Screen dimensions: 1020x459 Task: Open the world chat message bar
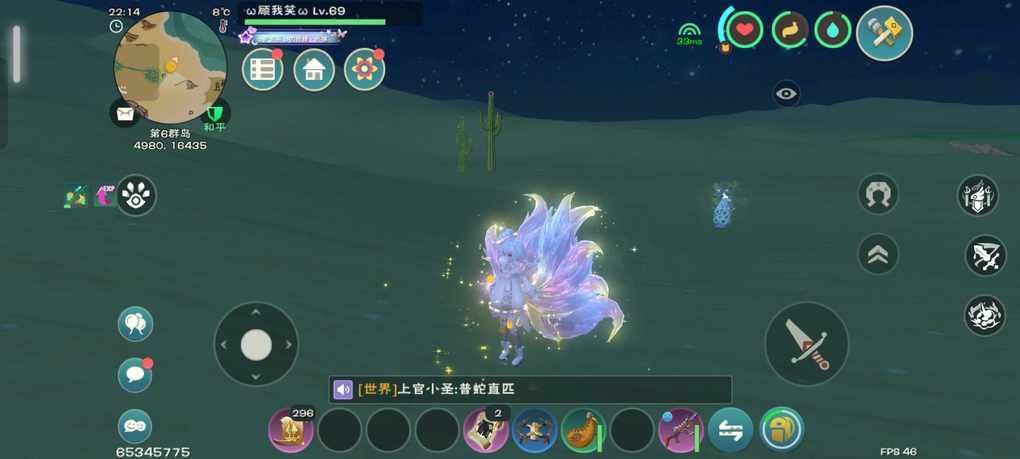pyautogui.click(x=530, y=389)
